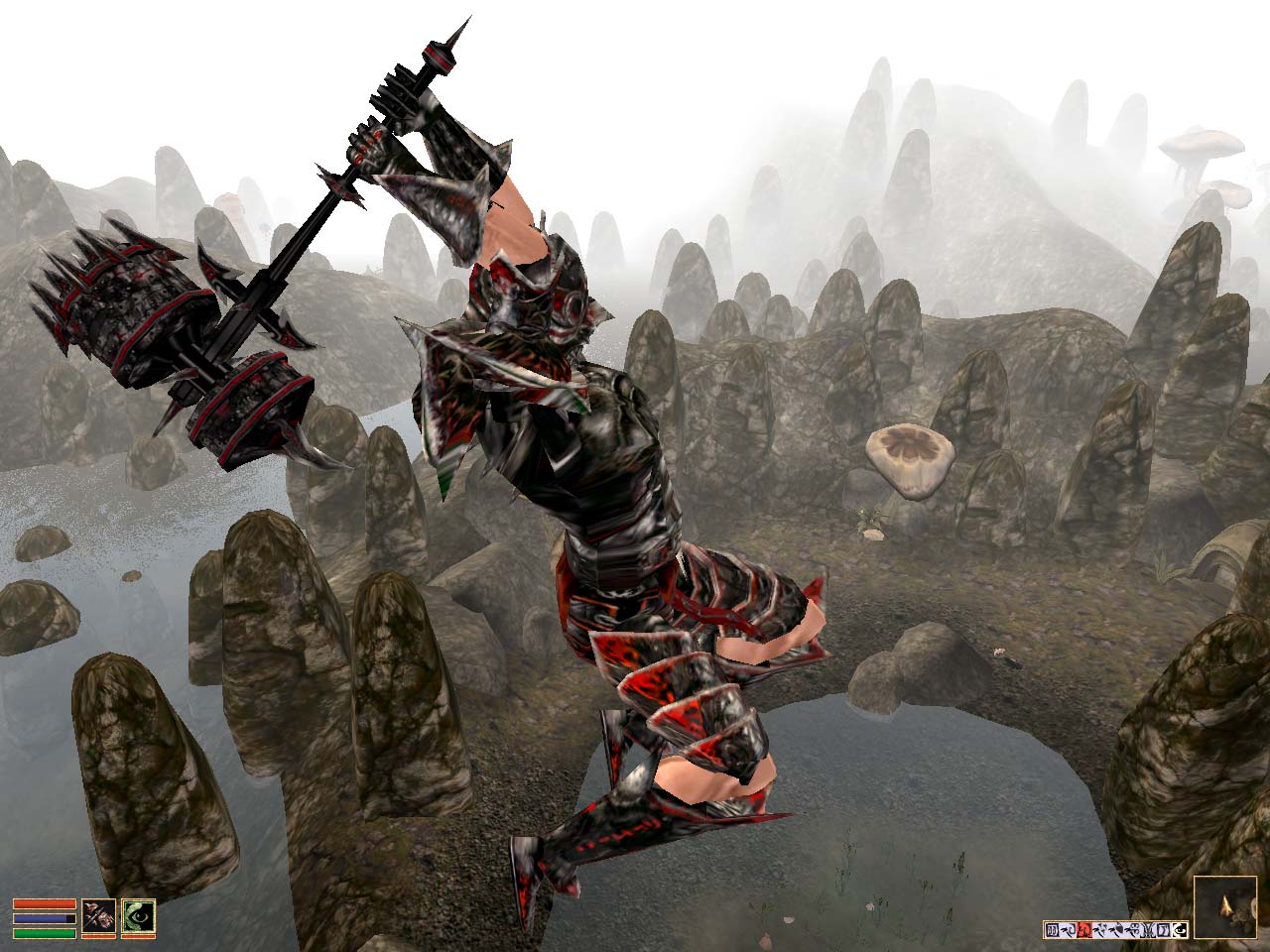Viewport: 1270px width, 952px height.
Task: Click the acorn-shaped magic effect icon
Action: click(x=1120, y=929)
